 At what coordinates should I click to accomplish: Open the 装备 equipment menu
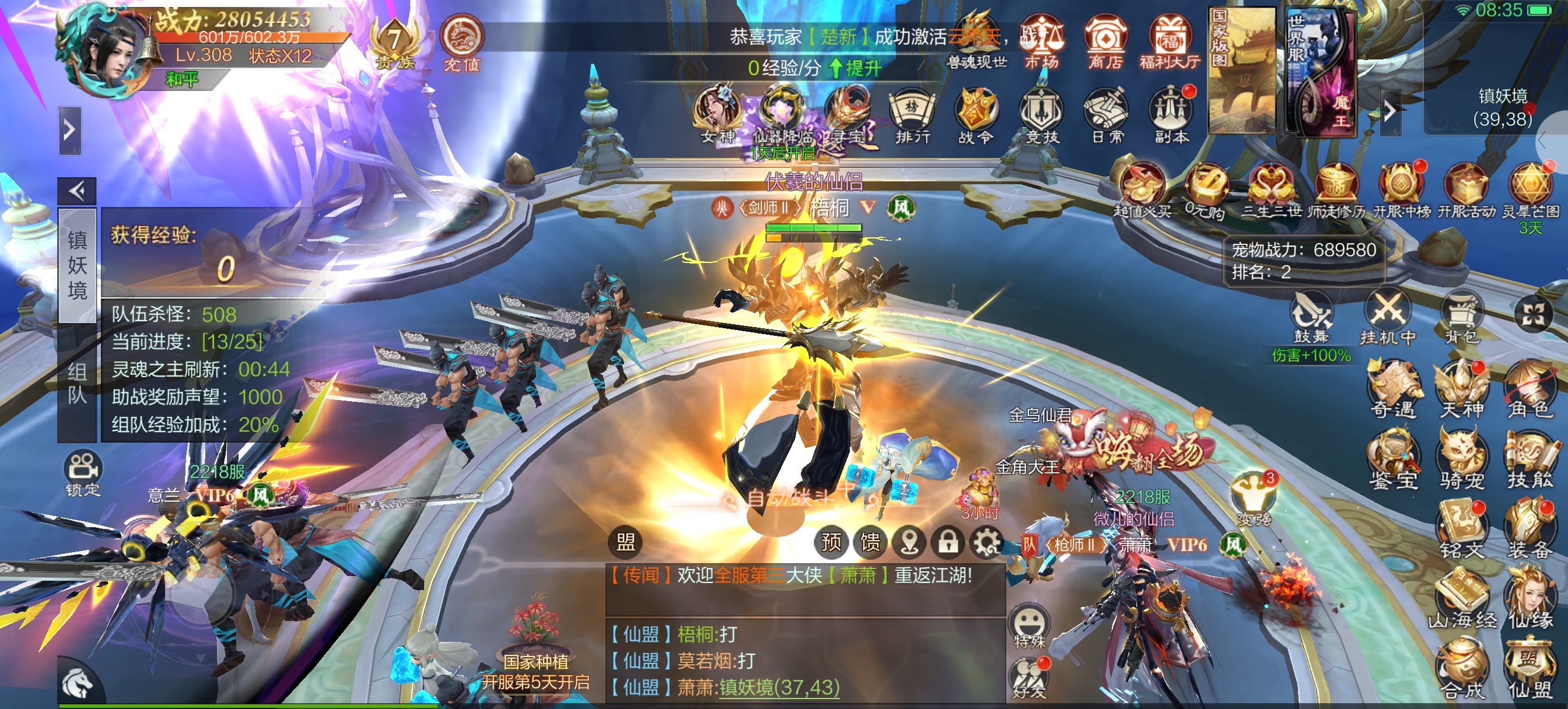click(1529, 531)
